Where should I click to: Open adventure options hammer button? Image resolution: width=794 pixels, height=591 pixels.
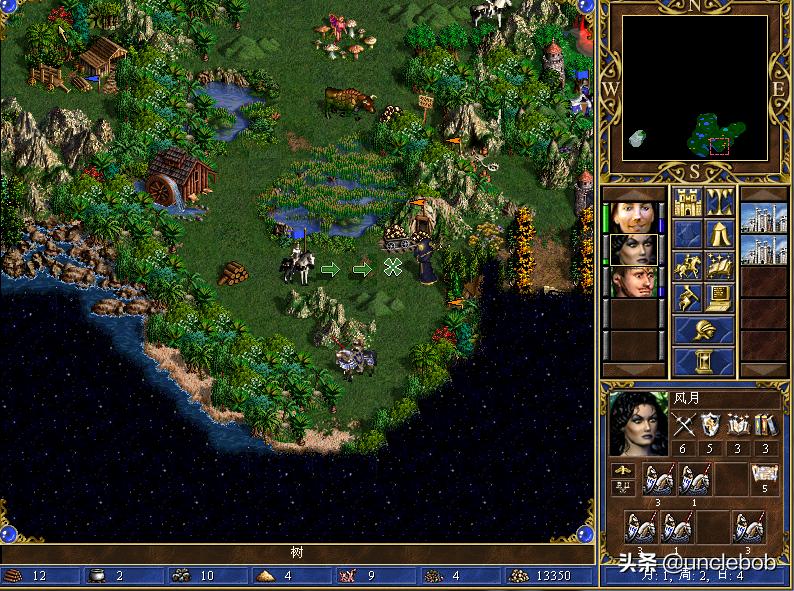pos(687,297)
